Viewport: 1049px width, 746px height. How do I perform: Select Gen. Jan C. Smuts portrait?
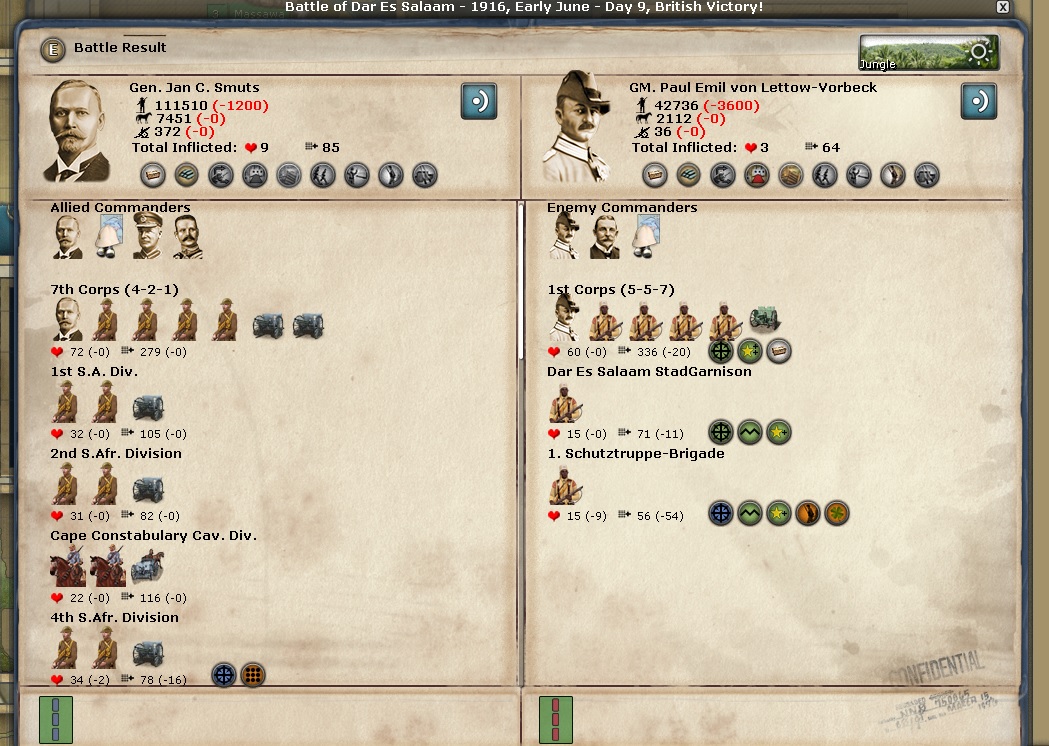pyautogui.click(x=79, y=132)
